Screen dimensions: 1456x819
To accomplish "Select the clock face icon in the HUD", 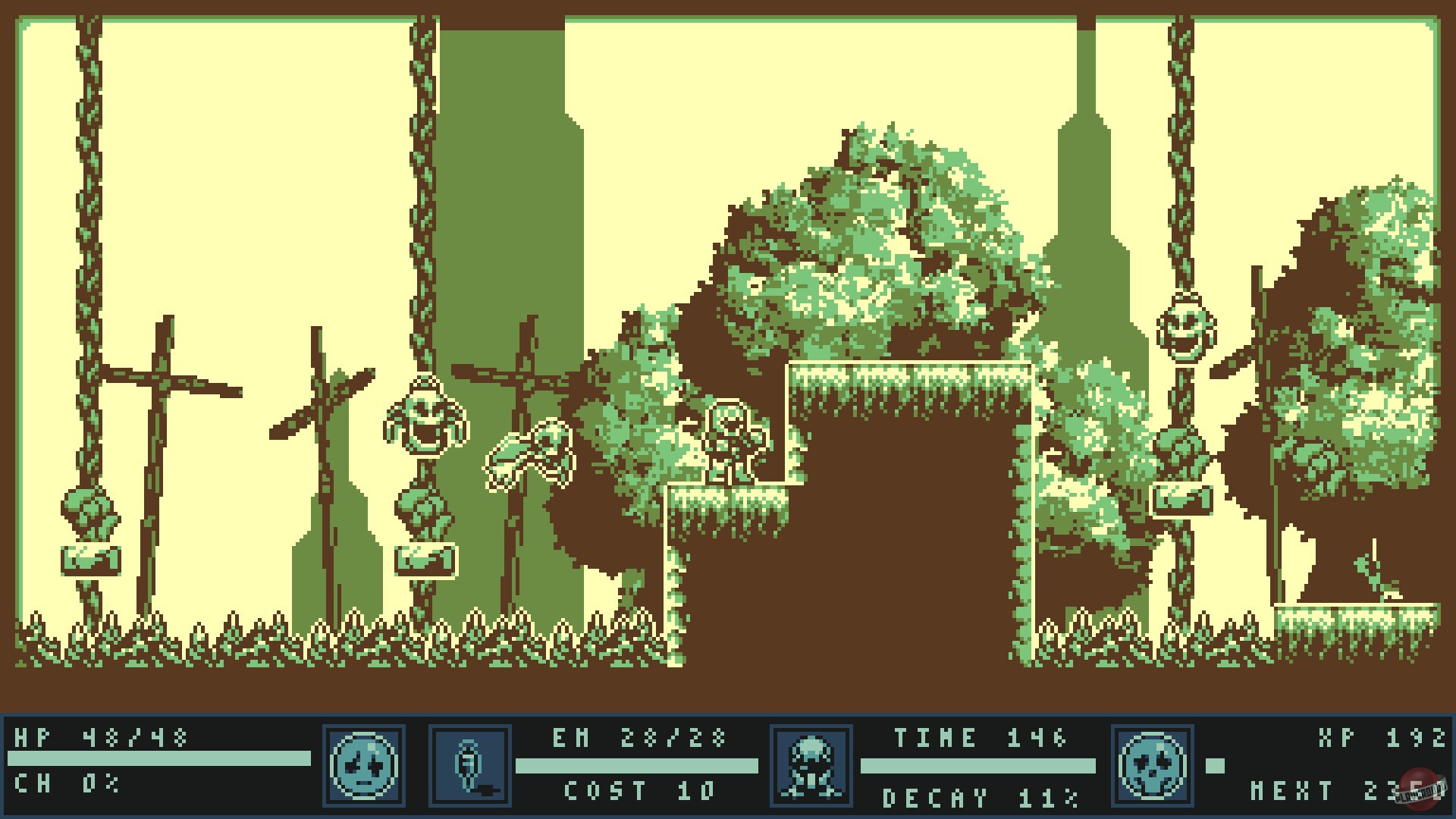I will pos(364,766).
